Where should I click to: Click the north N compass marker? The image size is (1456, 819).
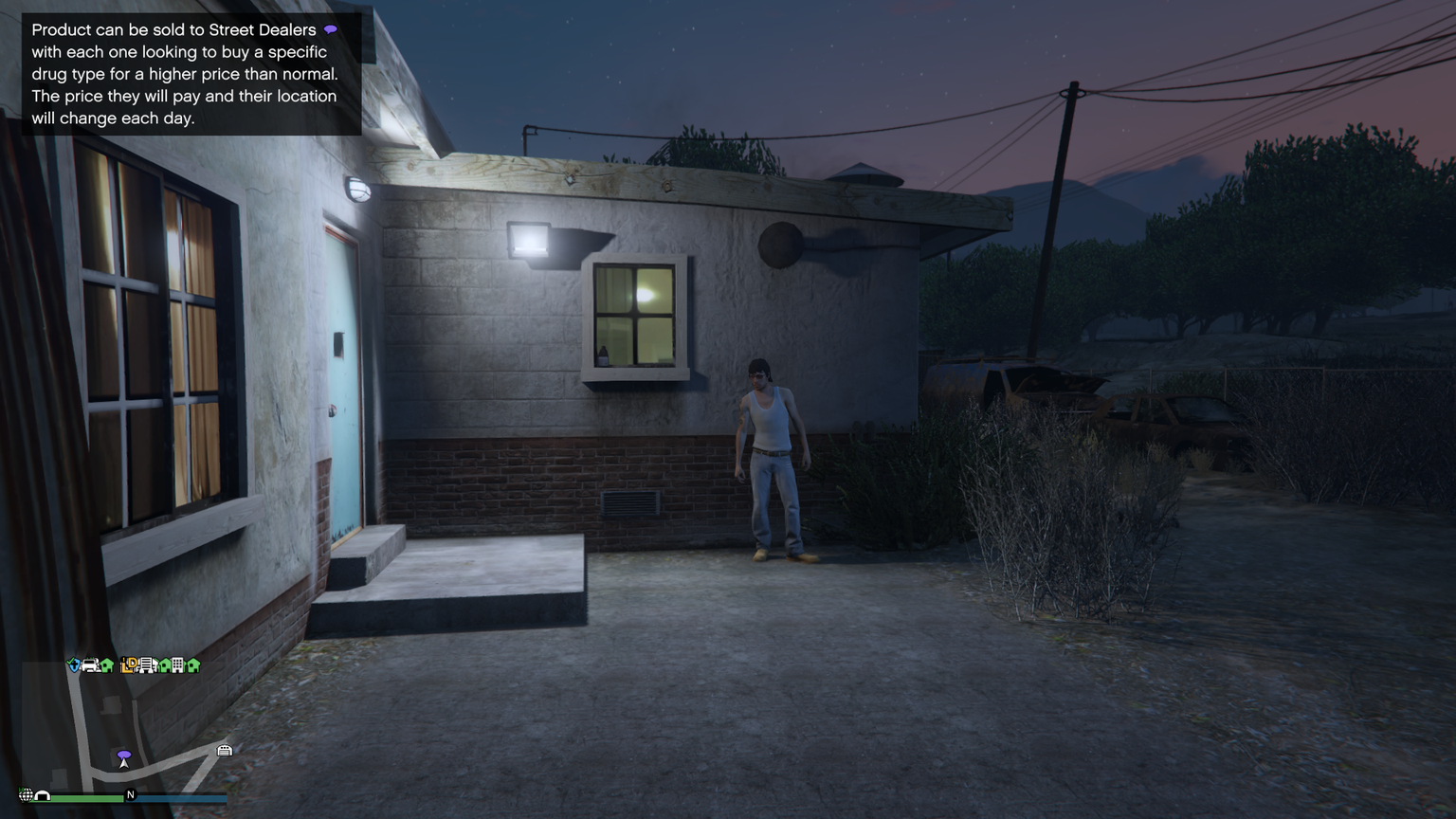tap(131, 795)
